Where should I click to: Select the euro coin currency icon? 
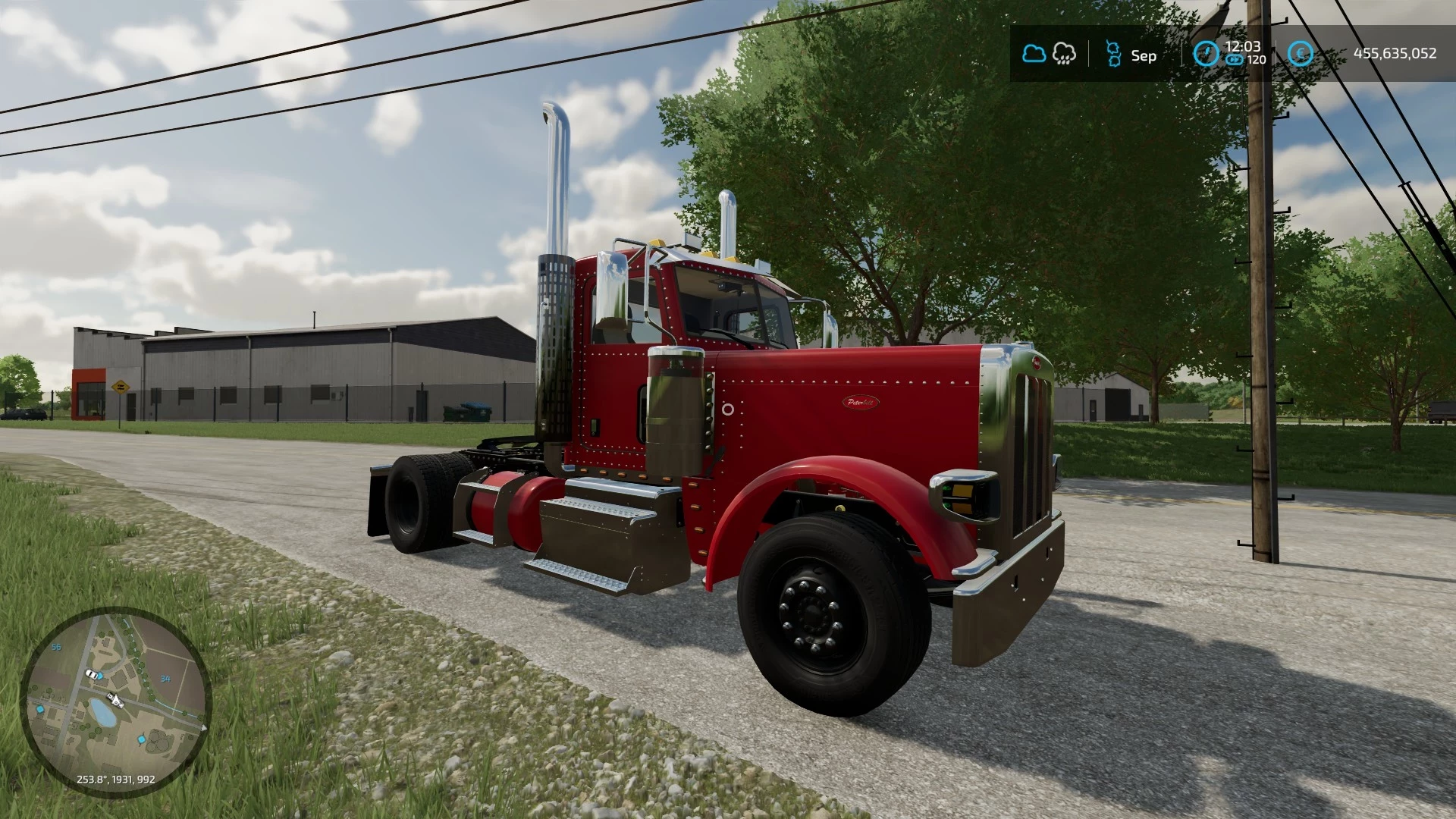[x=1301, y=53]
